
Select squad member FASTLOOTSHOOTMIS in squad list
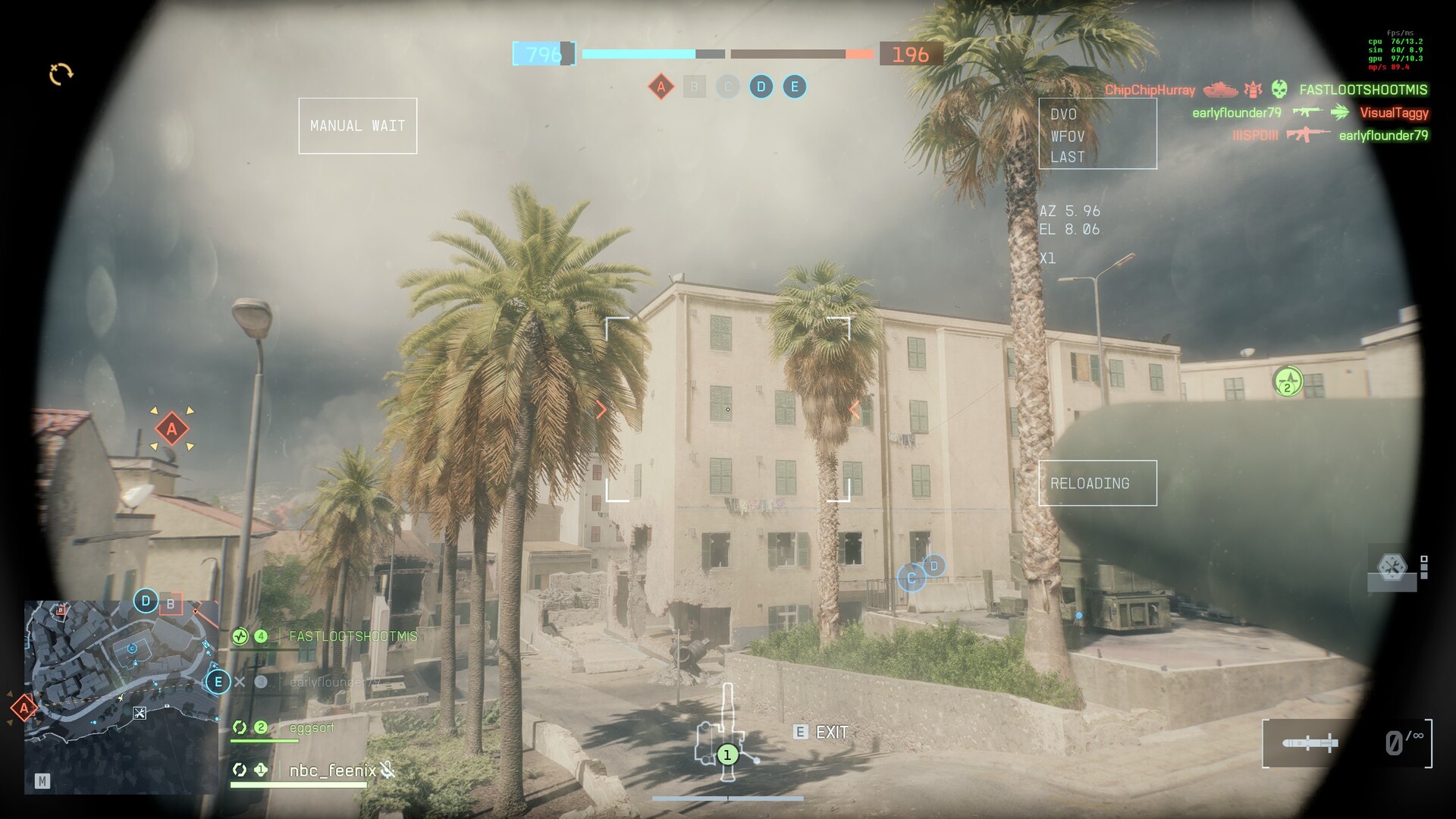tap(353, 636)
